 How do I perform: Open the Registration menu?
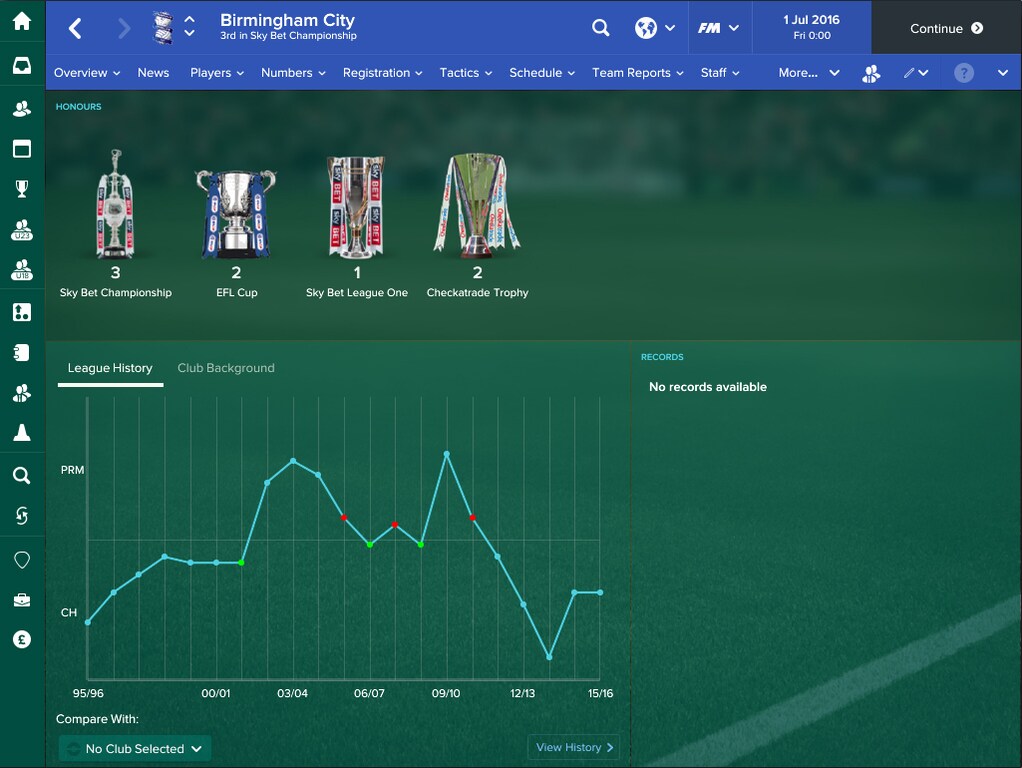(x=382, y=73)
